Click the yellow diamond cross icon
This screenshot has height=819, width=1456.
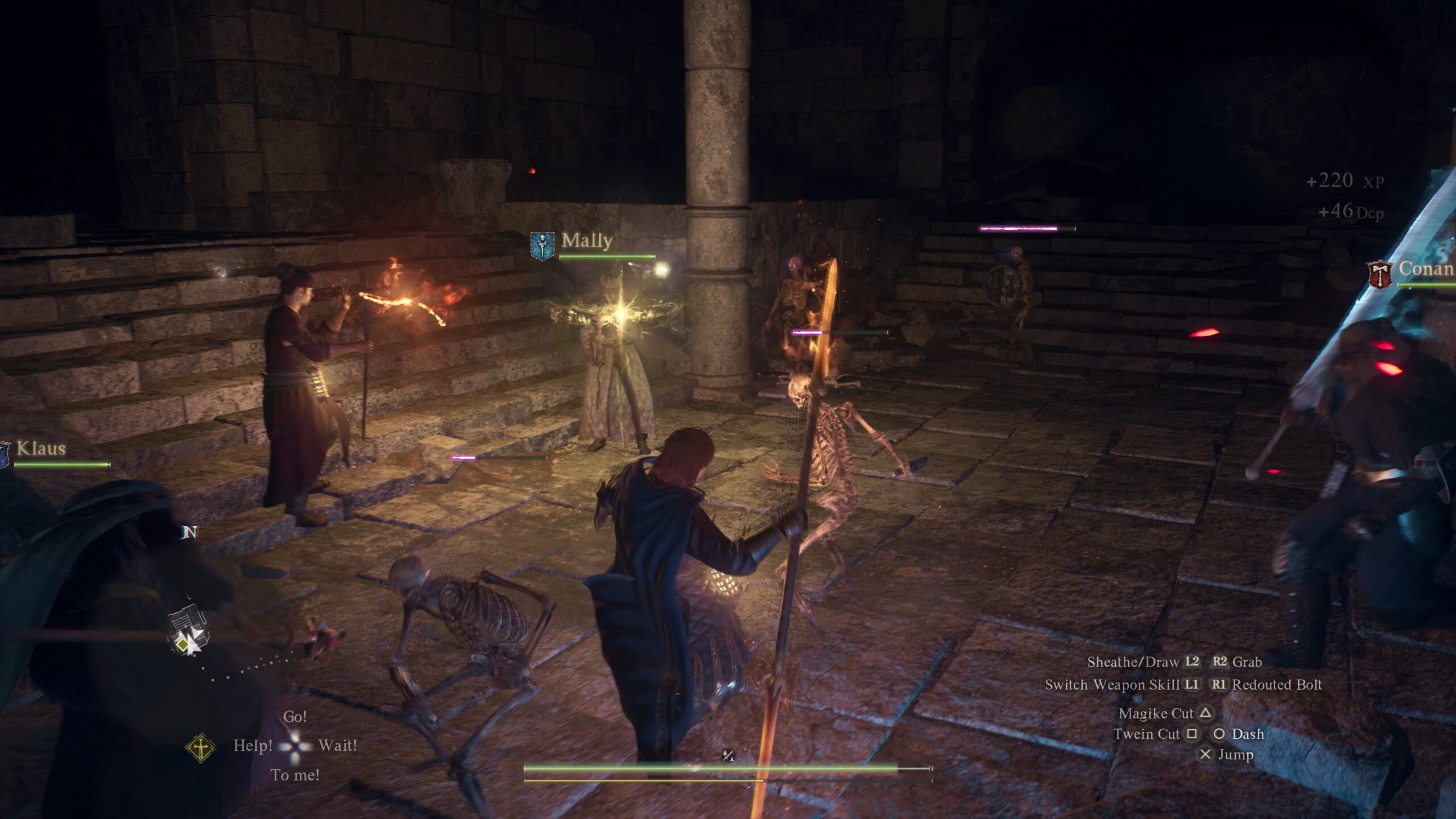[x=201, y=747]
